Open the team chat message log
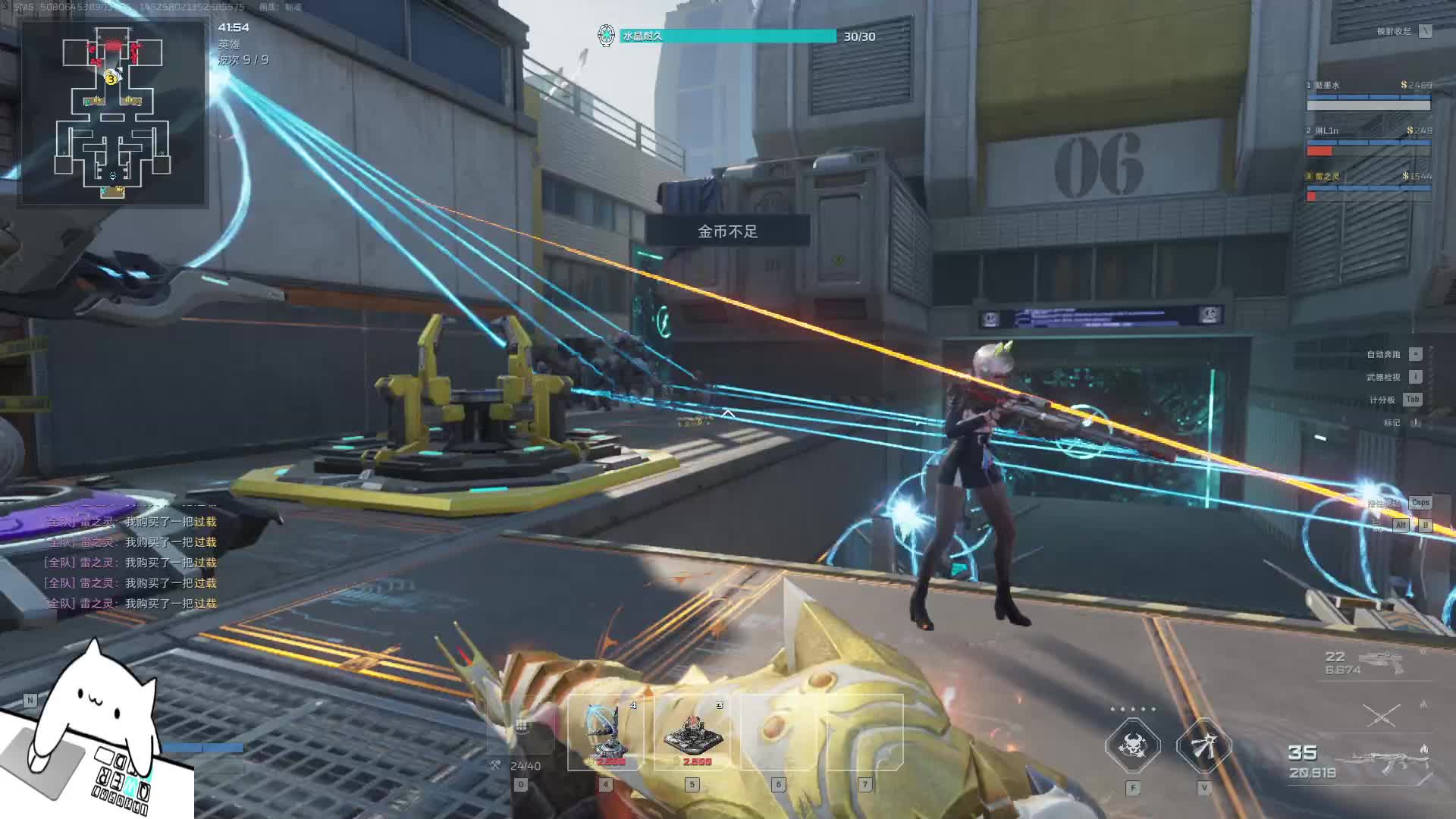1456x819 pixels. pos(130,563)
